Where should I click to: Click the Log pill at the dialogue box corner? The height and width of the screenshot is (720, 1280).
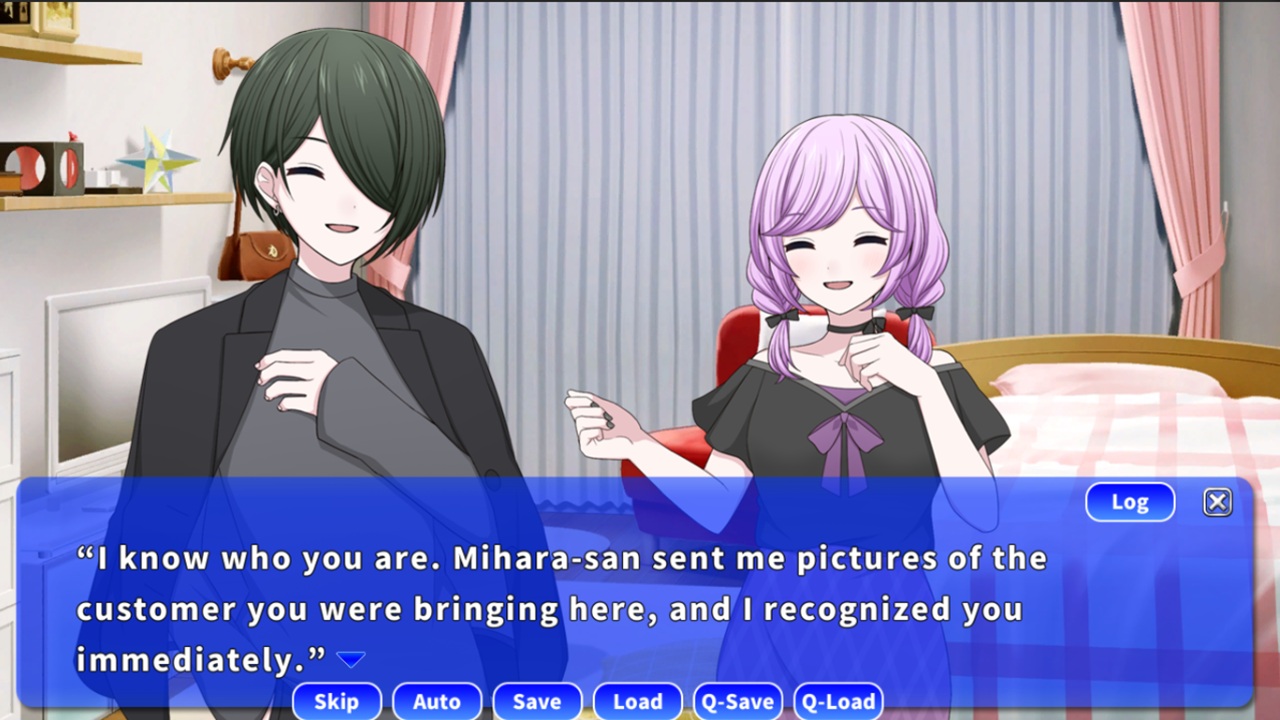1130,502
